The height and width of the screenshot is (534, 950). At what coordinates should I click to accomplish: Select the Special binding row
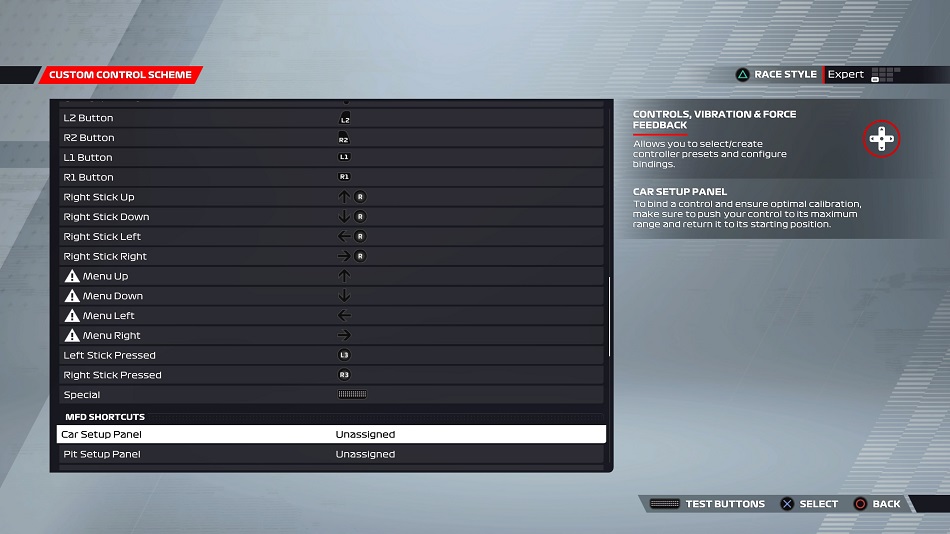pyautogui.click(x=331, y=395)
